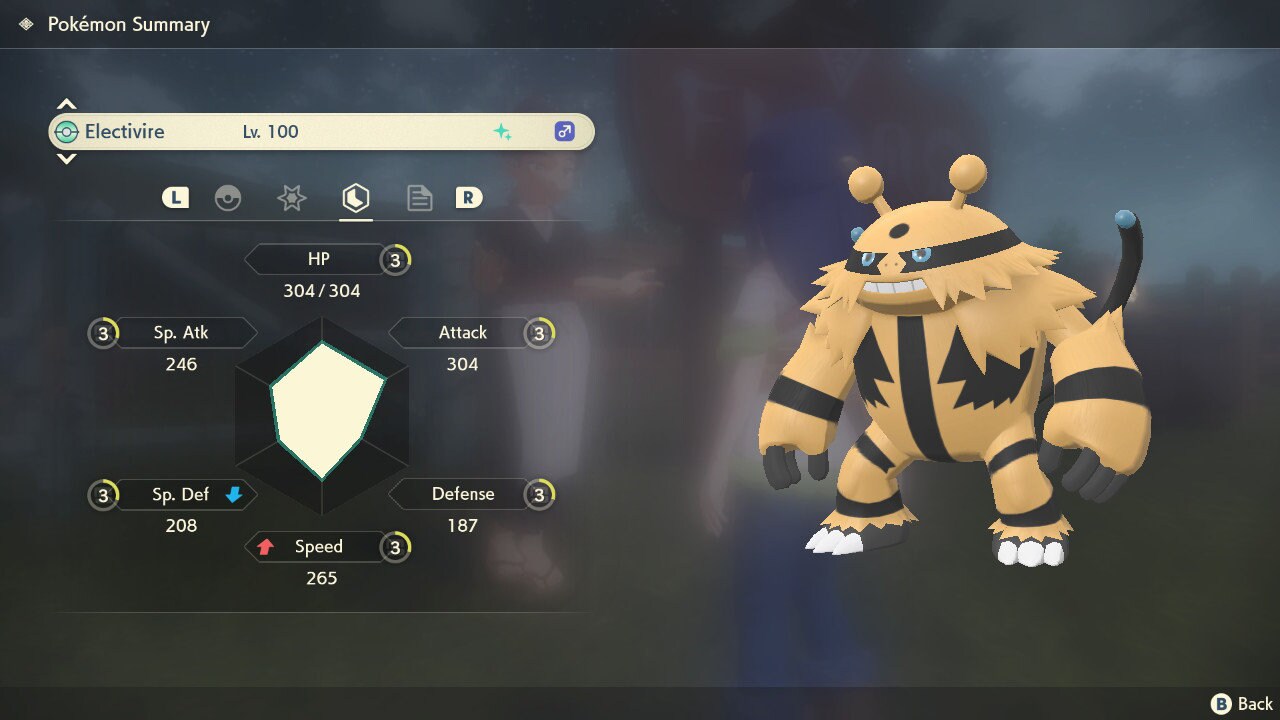
Task: Select the Speed stat label
Action: pyautogui.click(x=318, y=547)
